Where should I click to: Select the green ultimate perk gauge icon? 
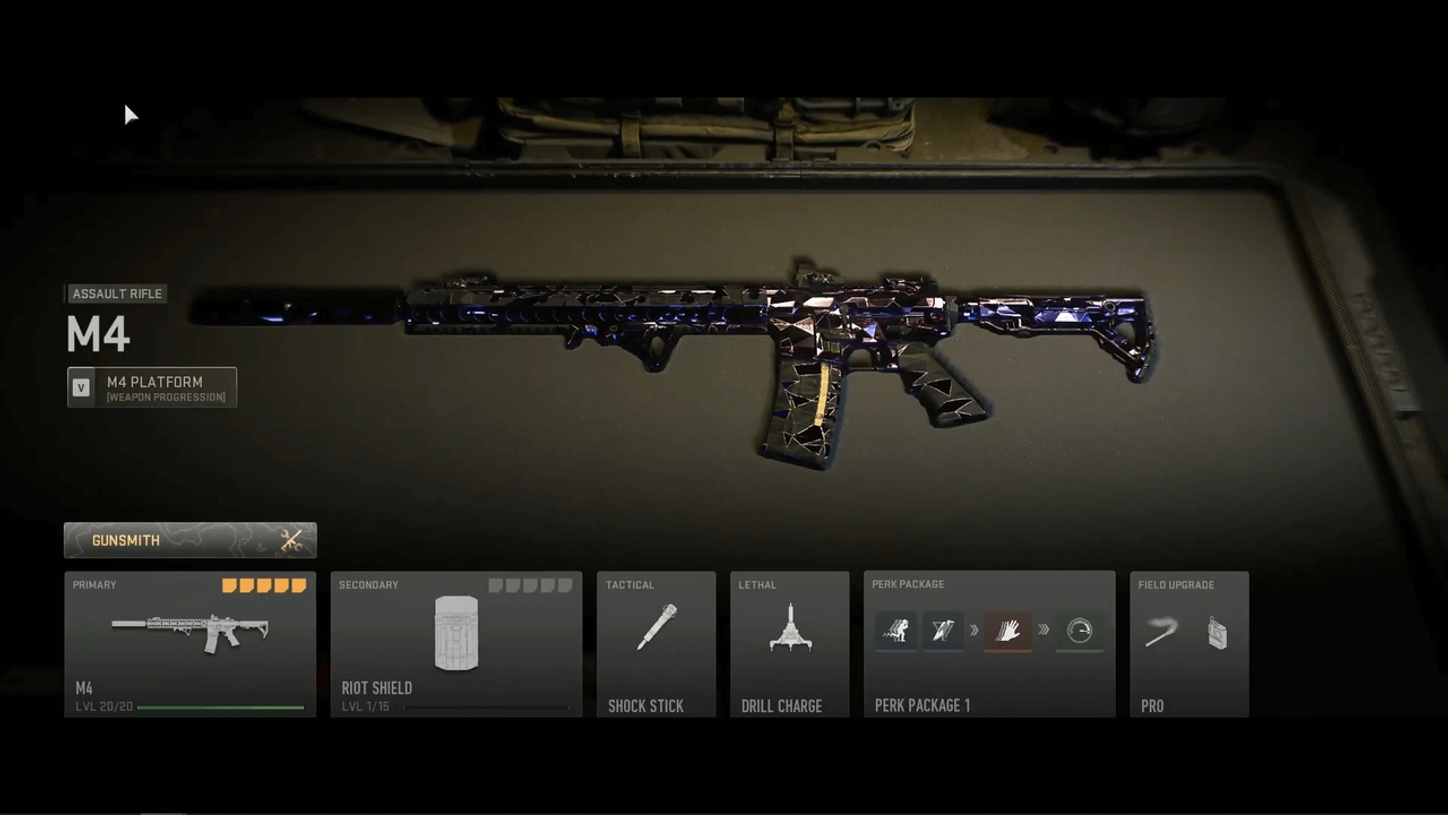coord(1078,631)
